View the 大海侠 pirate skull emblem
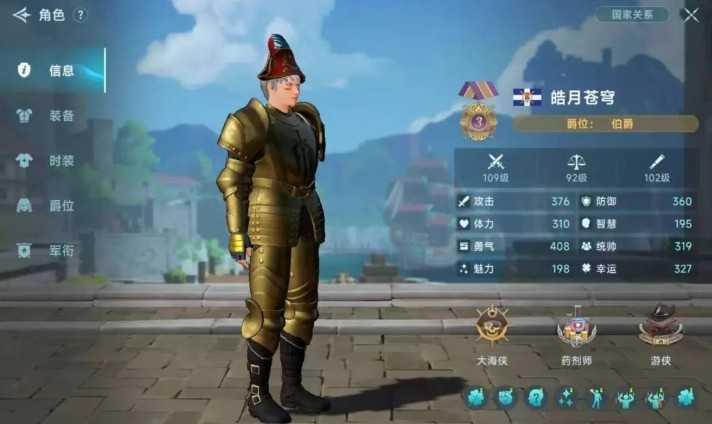Screen dimensions: 712x424 pyautogui.click(x=492, y=326)
